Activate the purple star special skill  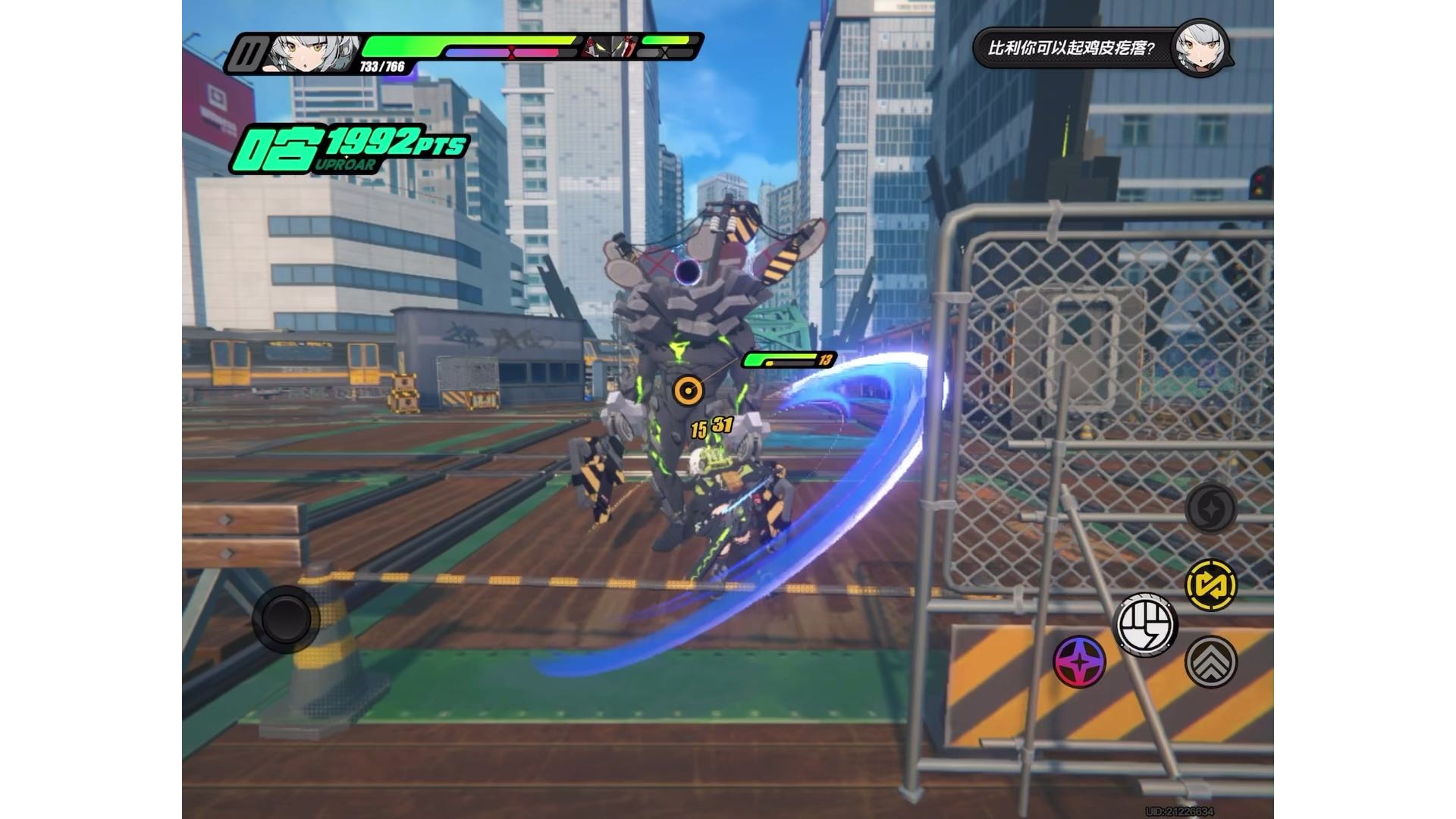coord(1080,662)
